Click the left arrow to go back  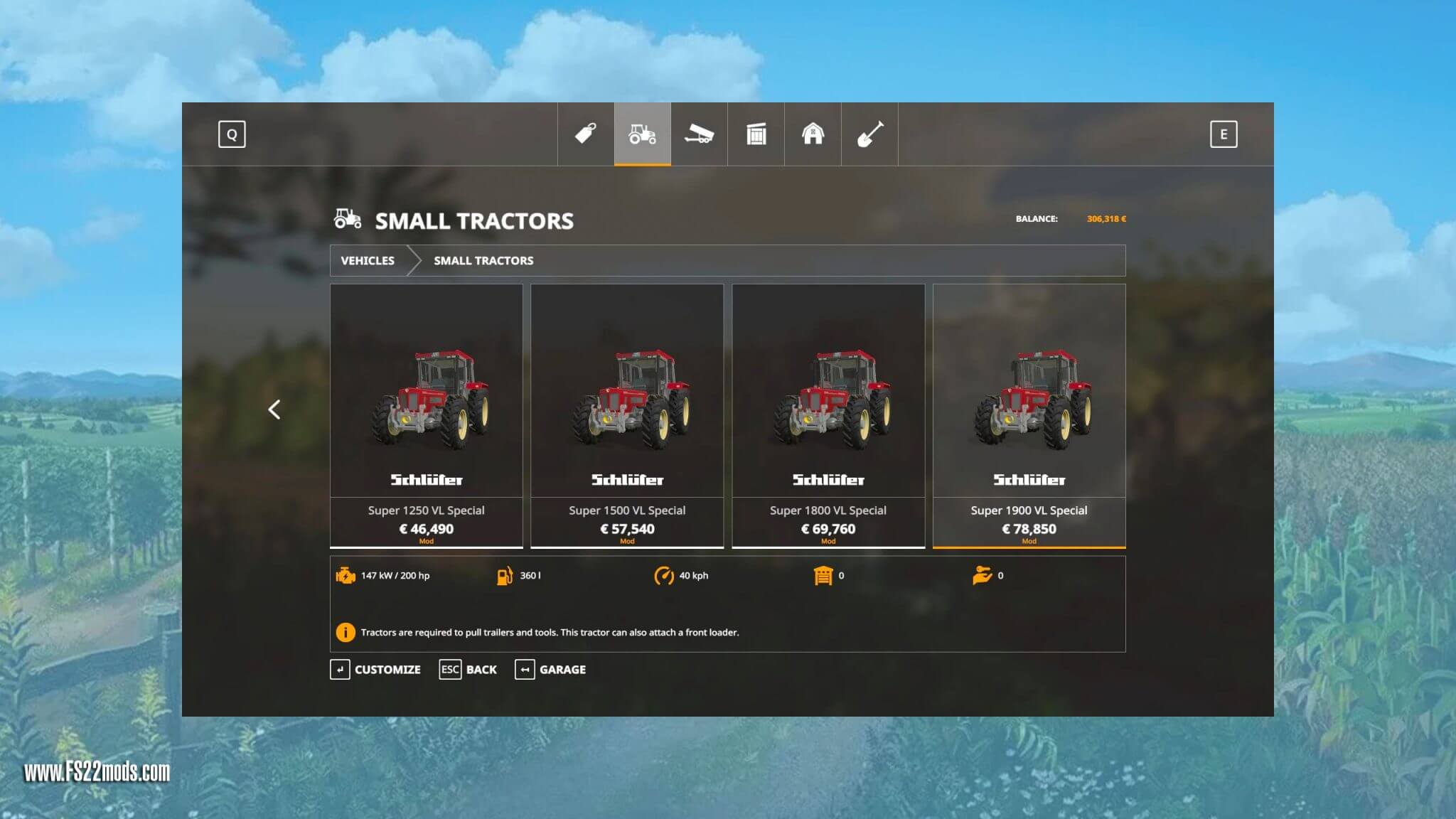[274, 410]
